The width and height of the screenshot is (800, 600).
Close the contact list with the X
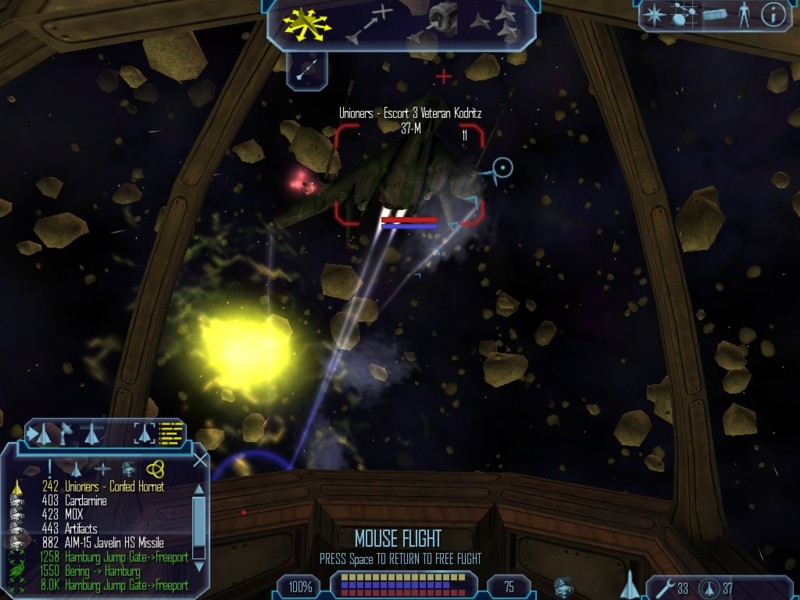[199, 460]
